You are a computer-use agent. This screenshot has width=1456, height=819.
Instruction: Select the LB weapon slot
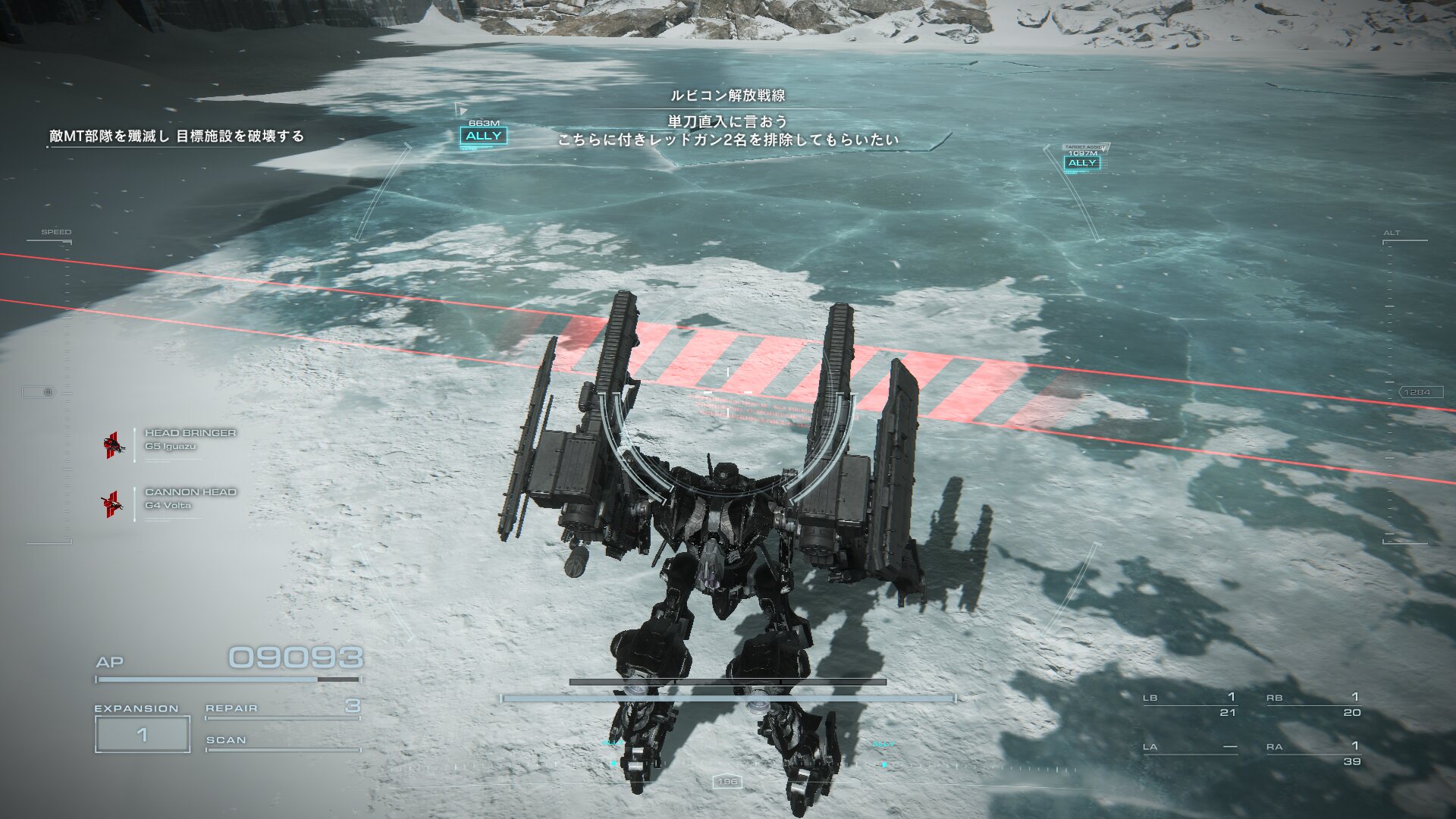click(1189, 704)
